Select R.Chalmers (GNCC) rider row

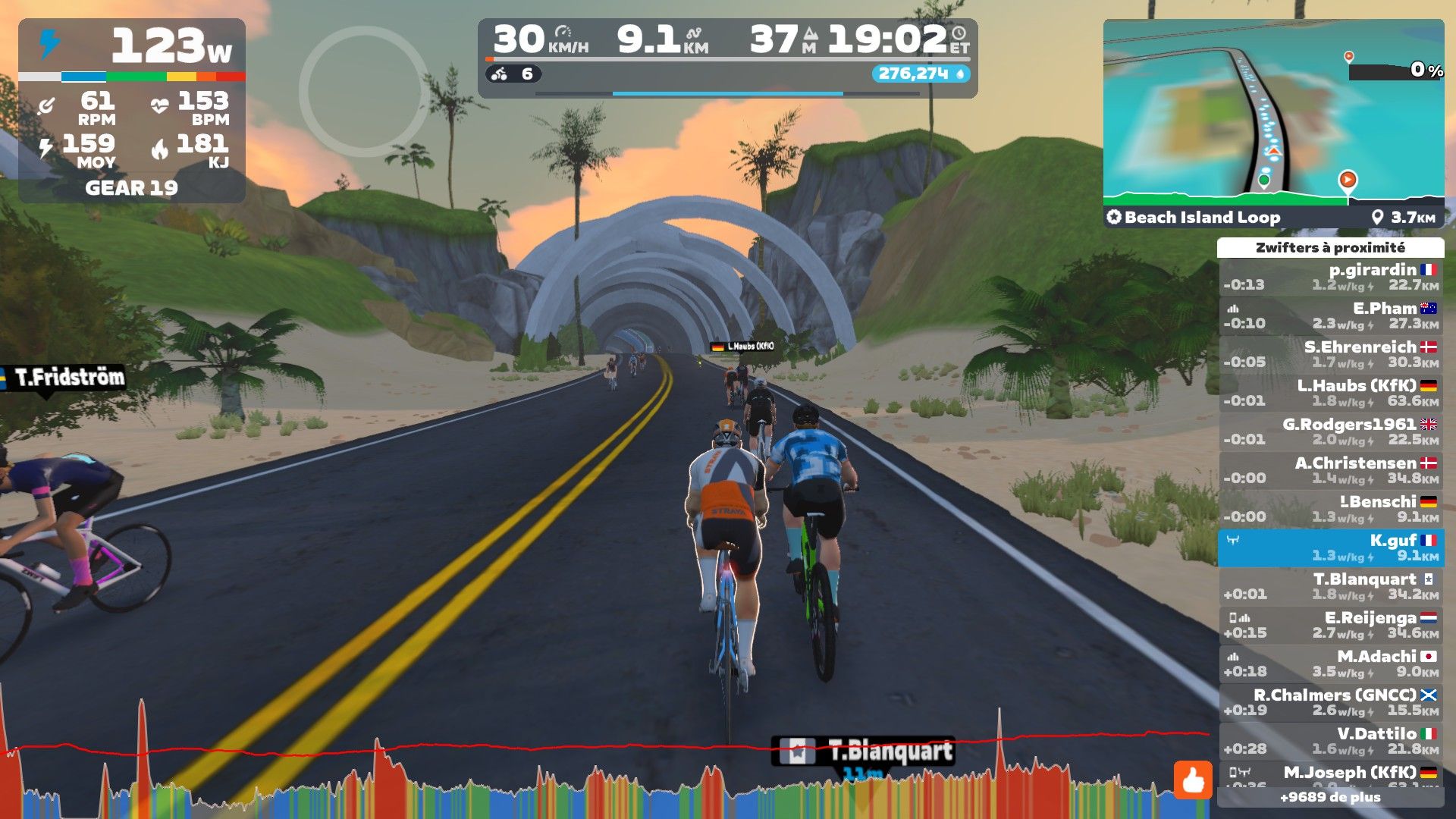[x=1330, y=702]
